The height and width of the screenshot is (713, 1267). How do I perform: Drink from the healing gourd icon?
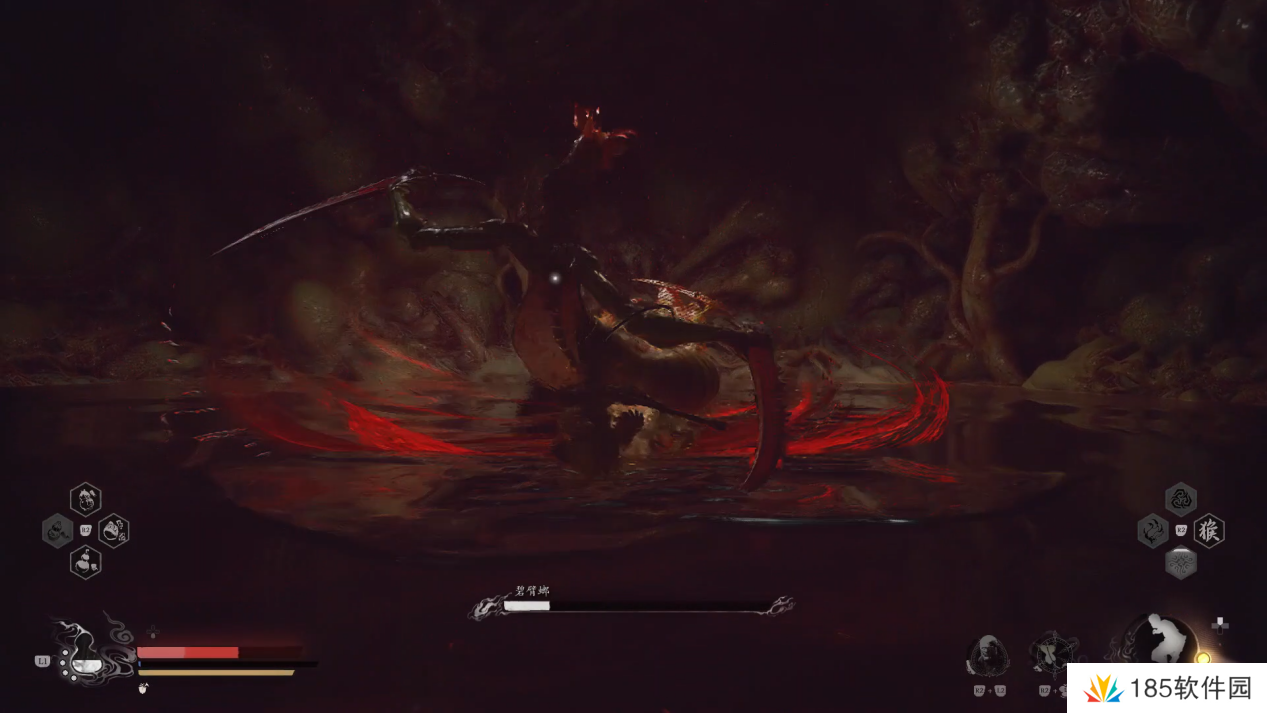pos(84,654)
